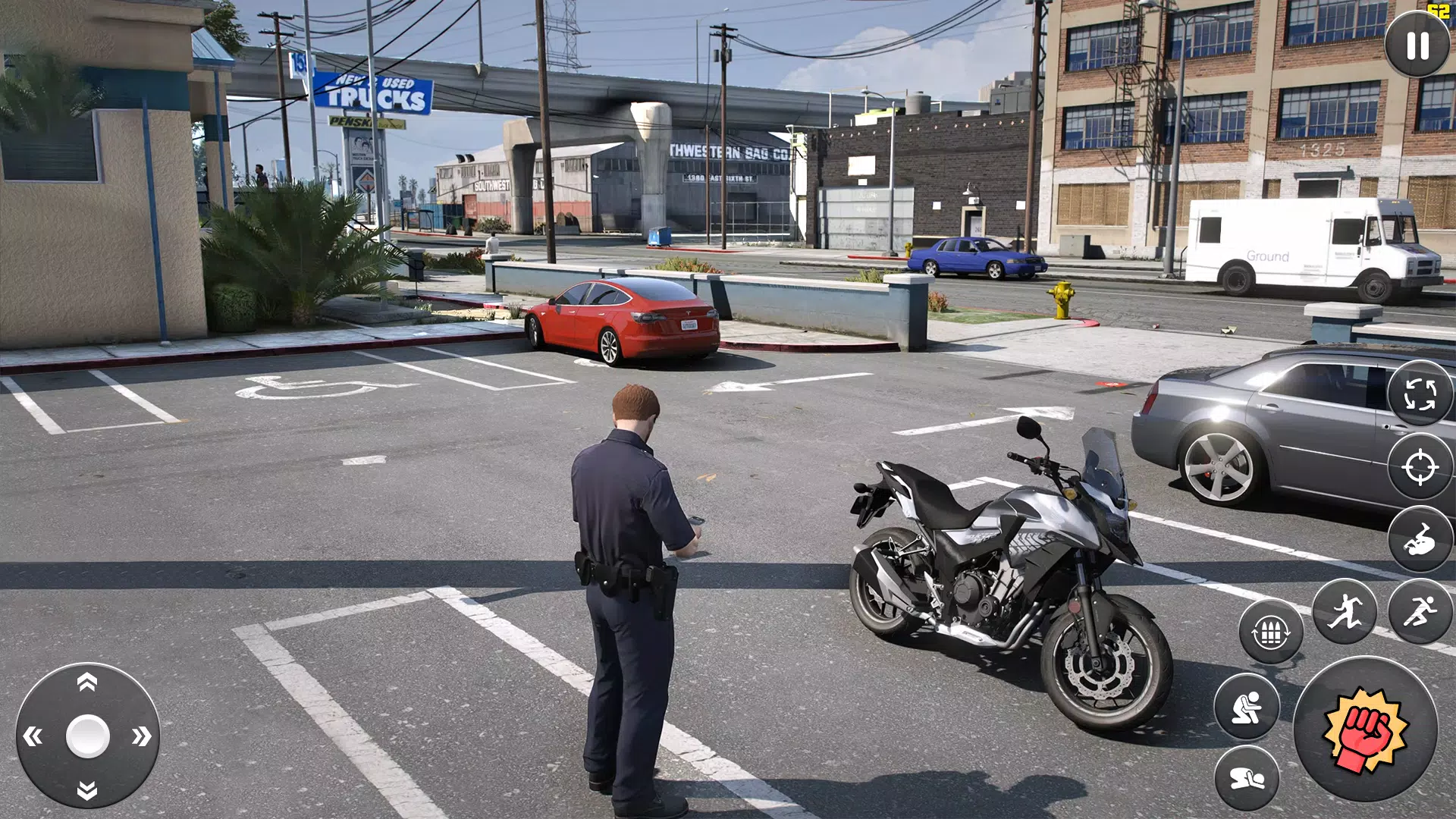Tap the downward double chevron on the movement pad

pos(86,791)
